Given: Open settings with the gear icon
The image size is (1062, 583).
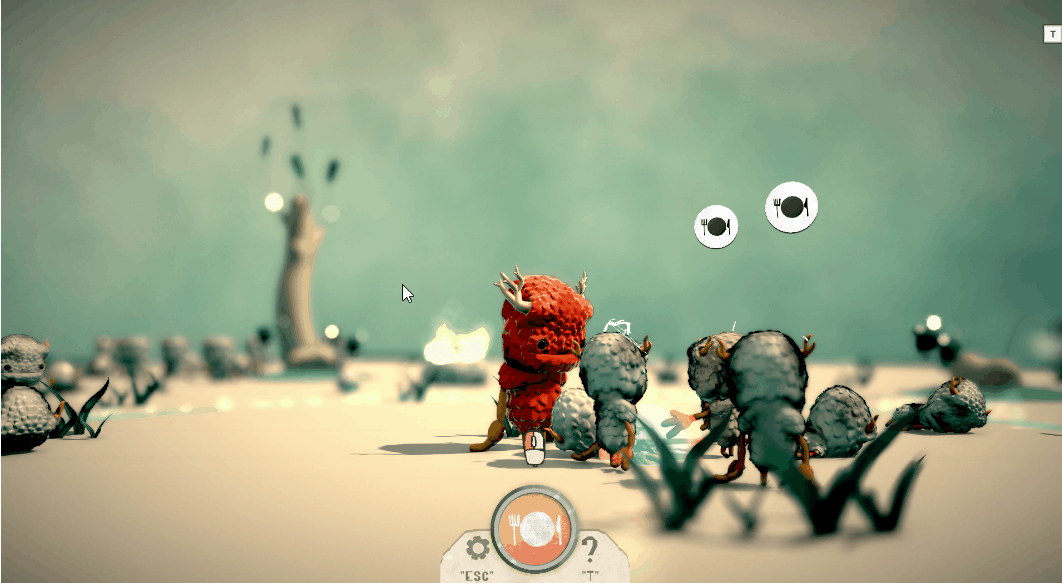Looking at the screenshot, I should coord(476,548).
